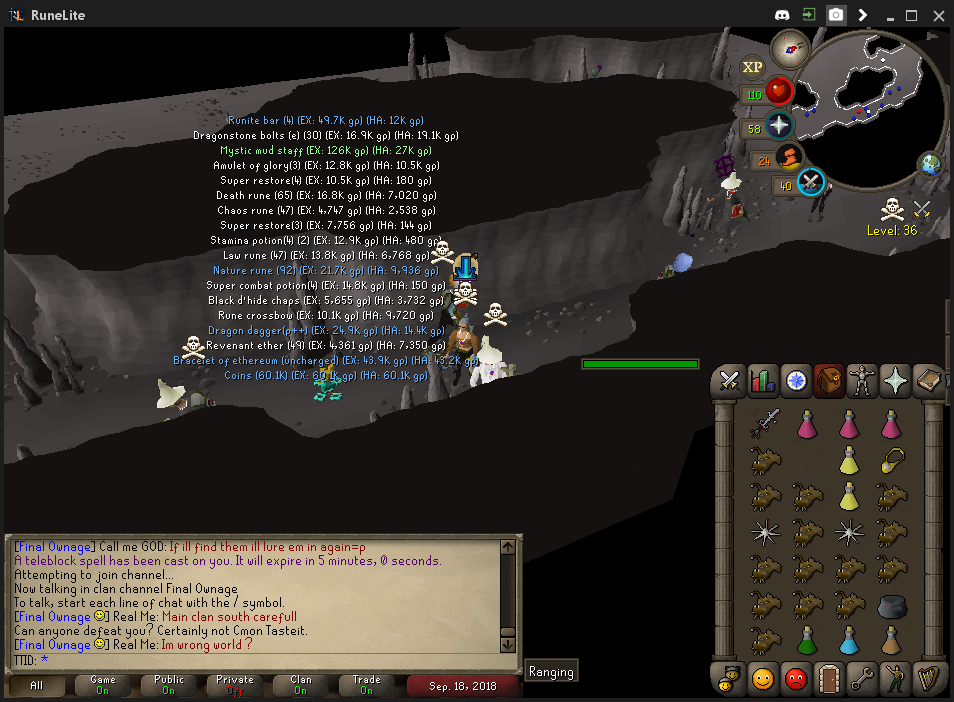The image size is (954, 702).
Task: Open the Settings wrench tab
Action: click(x=861, y=678)
